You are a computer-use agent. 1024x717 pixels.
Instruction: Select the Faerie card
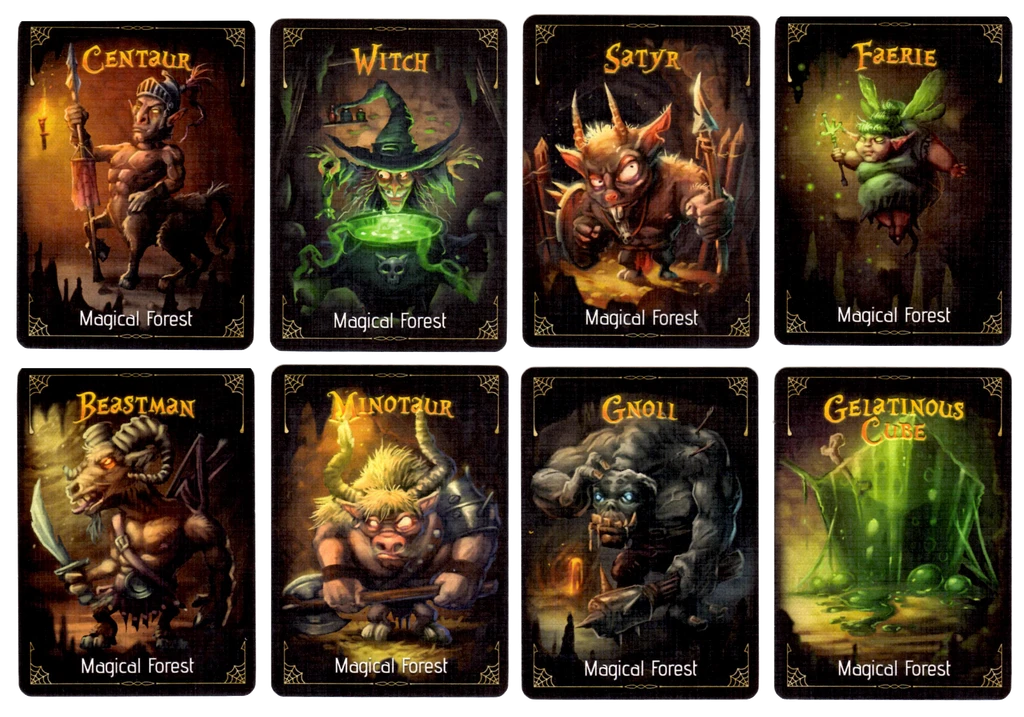coord(893,181)
